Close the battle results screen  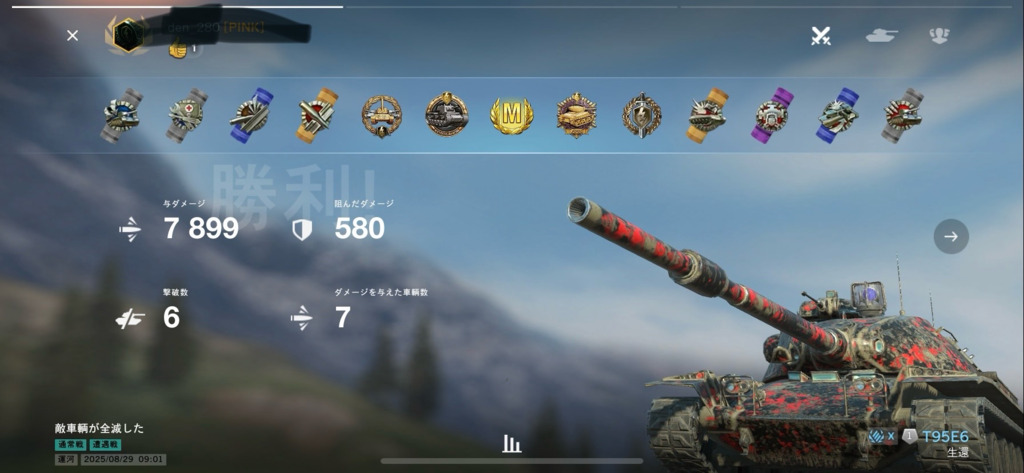(72, 36)
